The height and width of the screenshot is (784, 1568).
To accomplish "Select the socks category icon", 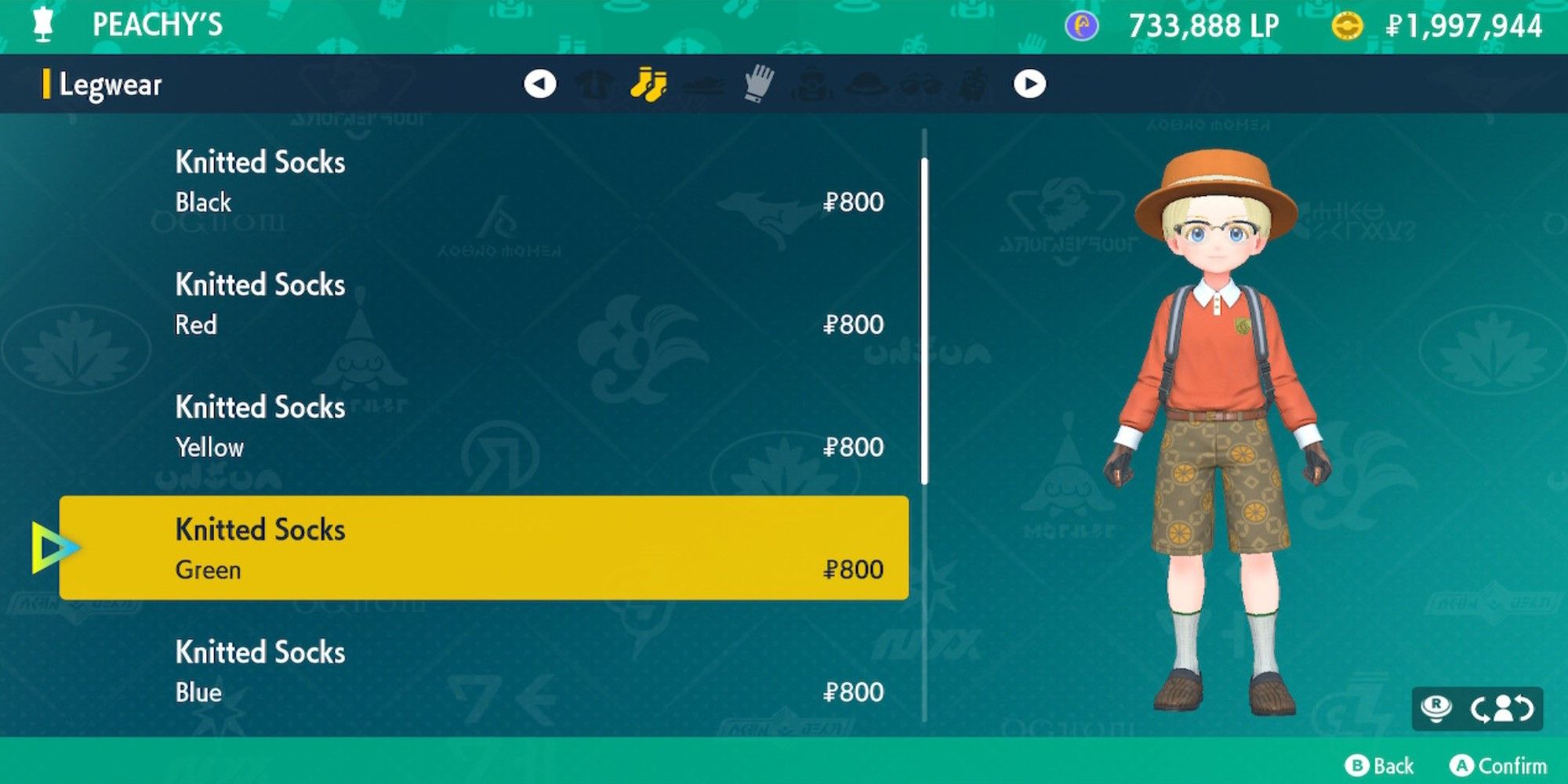I will (x=650, y=85).
